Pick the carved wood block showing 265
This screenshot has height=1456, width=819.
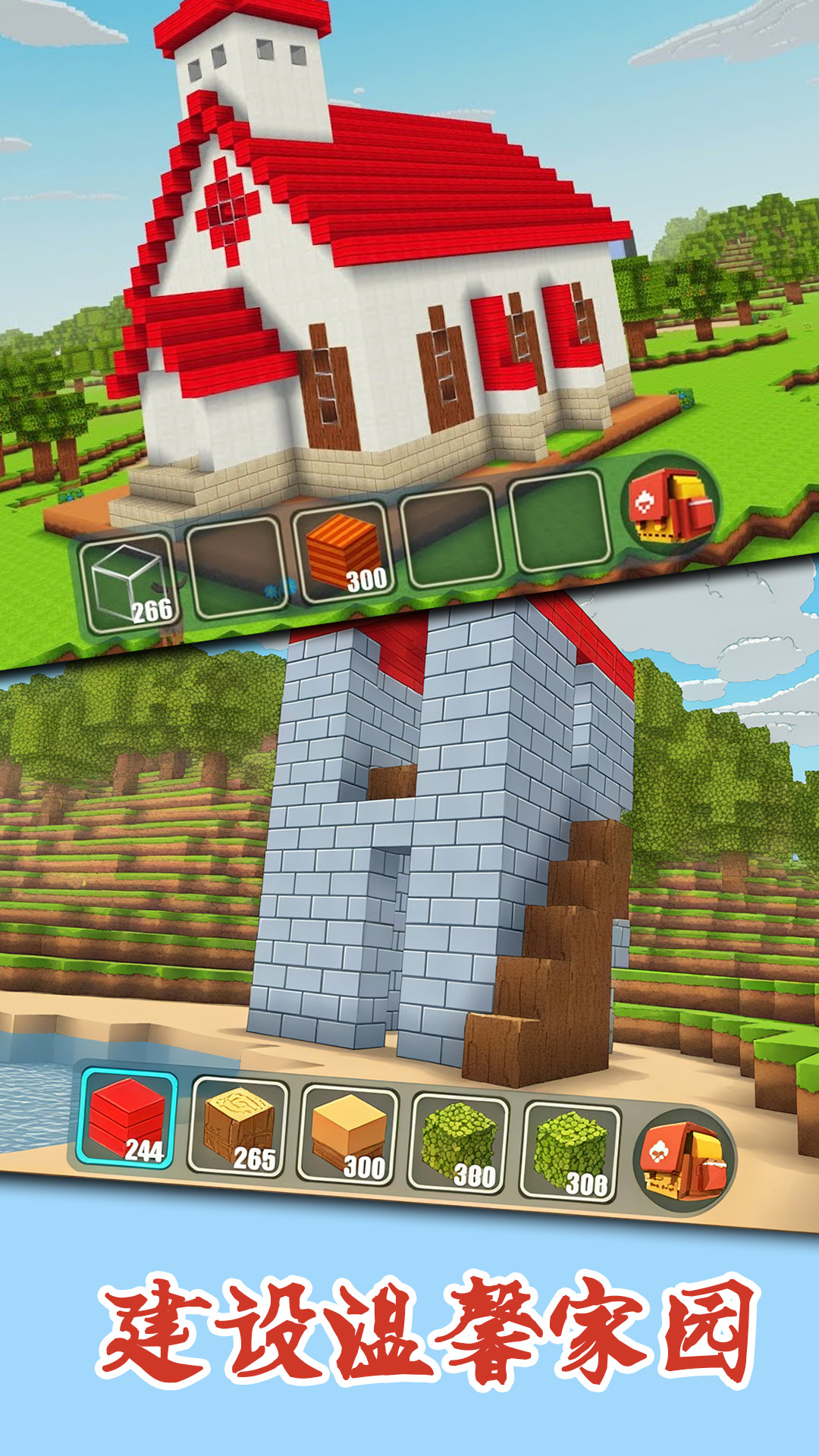(x=239, y=1127)
